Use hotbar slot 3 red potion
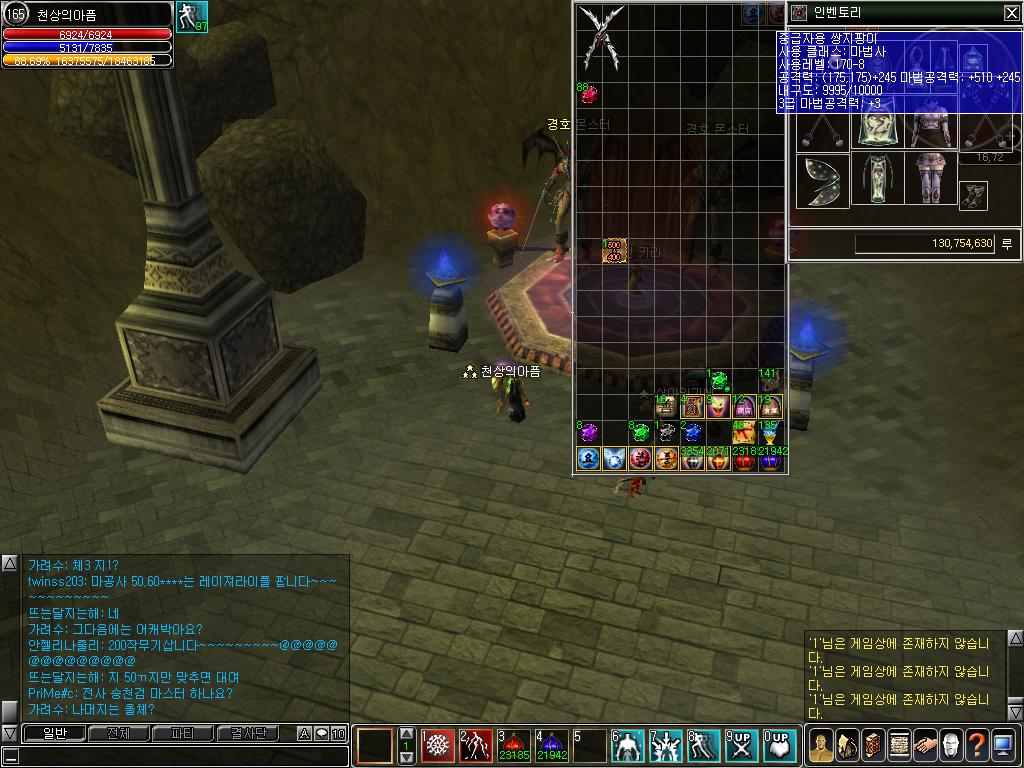 [512, 746]
